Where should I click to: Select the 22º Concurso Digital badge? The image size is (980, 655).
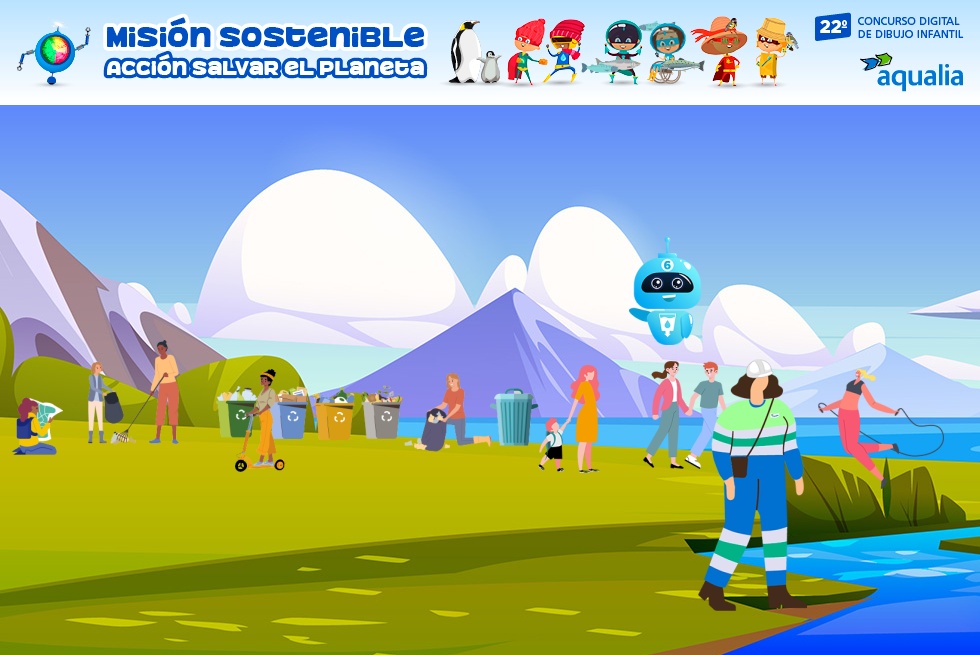tap(888, 27)
